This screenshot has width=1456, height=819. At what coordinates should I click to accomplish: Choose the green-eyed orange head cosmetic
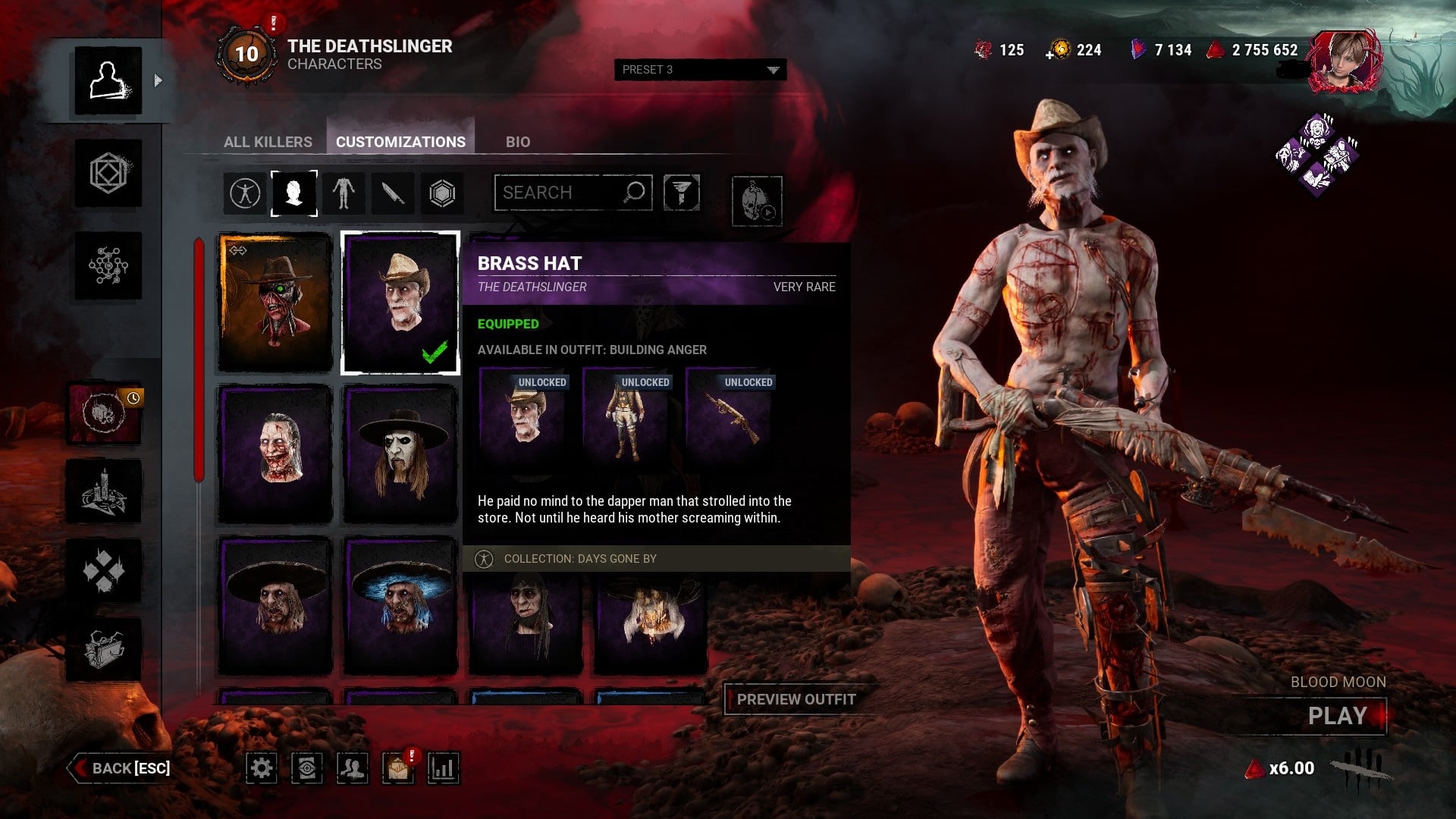click(275, 303)
